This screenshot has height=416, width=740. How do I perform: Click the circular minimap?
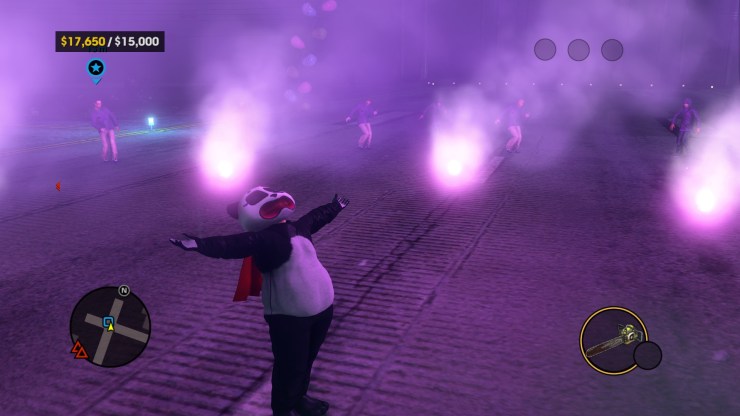point(110,326)
